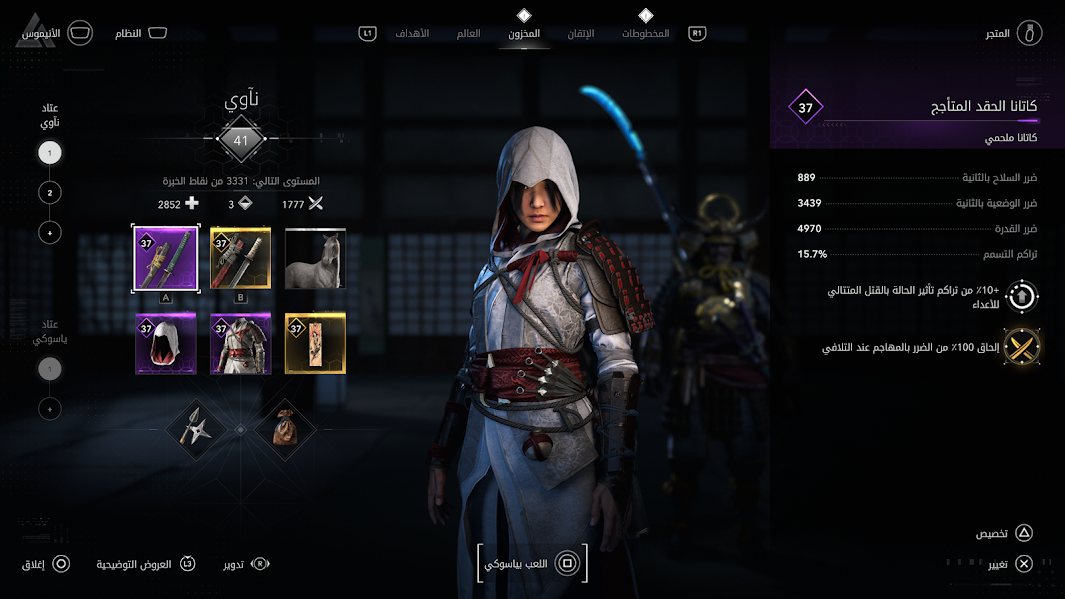The width and height of the screenshot is (1065, 599).
Task: Open the الإتقان mastery tab
Action: (581, 34)
